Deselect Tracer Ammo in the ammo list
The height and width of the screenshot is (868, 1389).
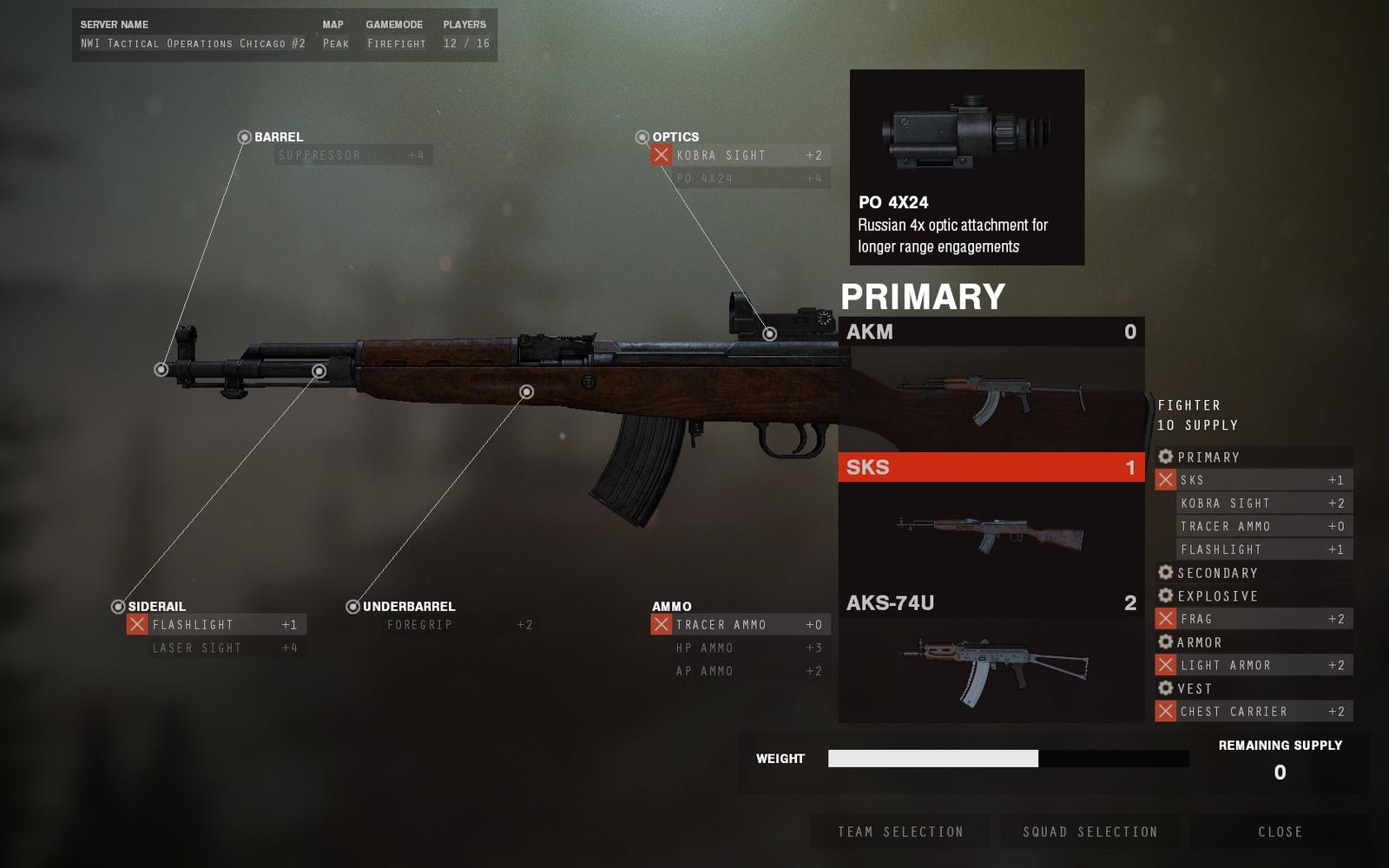[x=662, y=624]
